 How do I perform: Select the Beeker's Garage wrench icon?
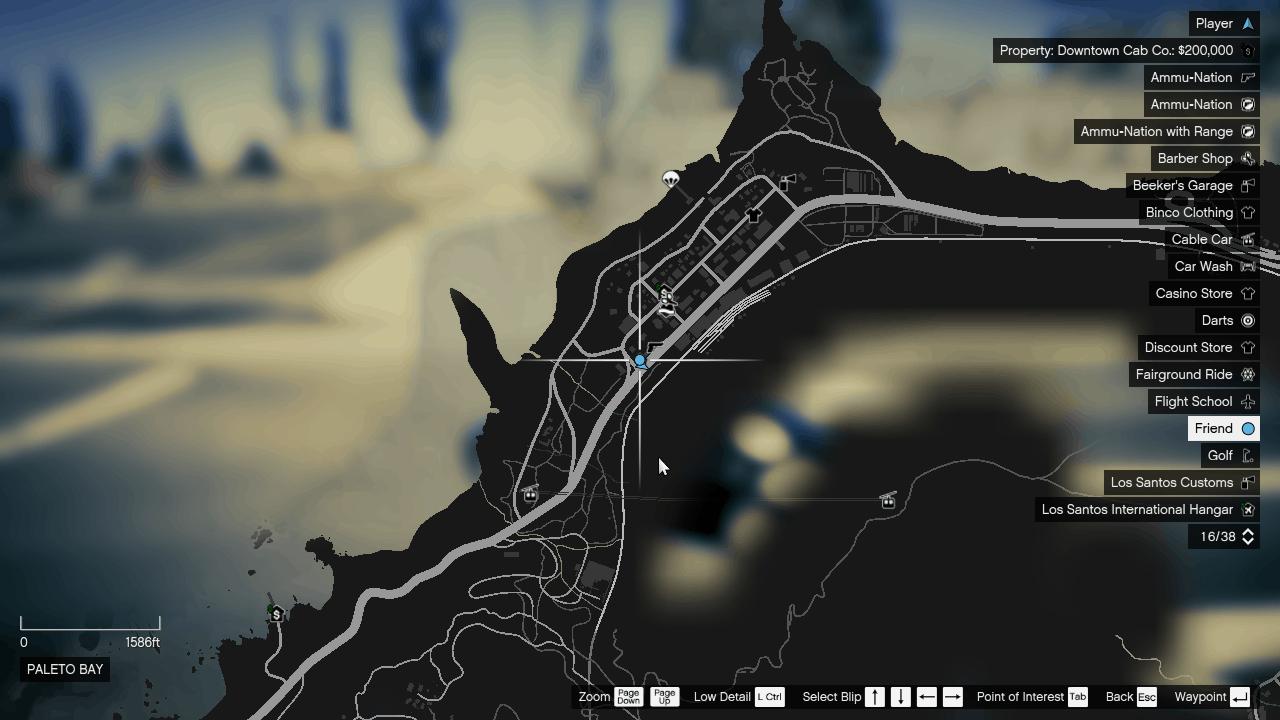coord(1247,185)
